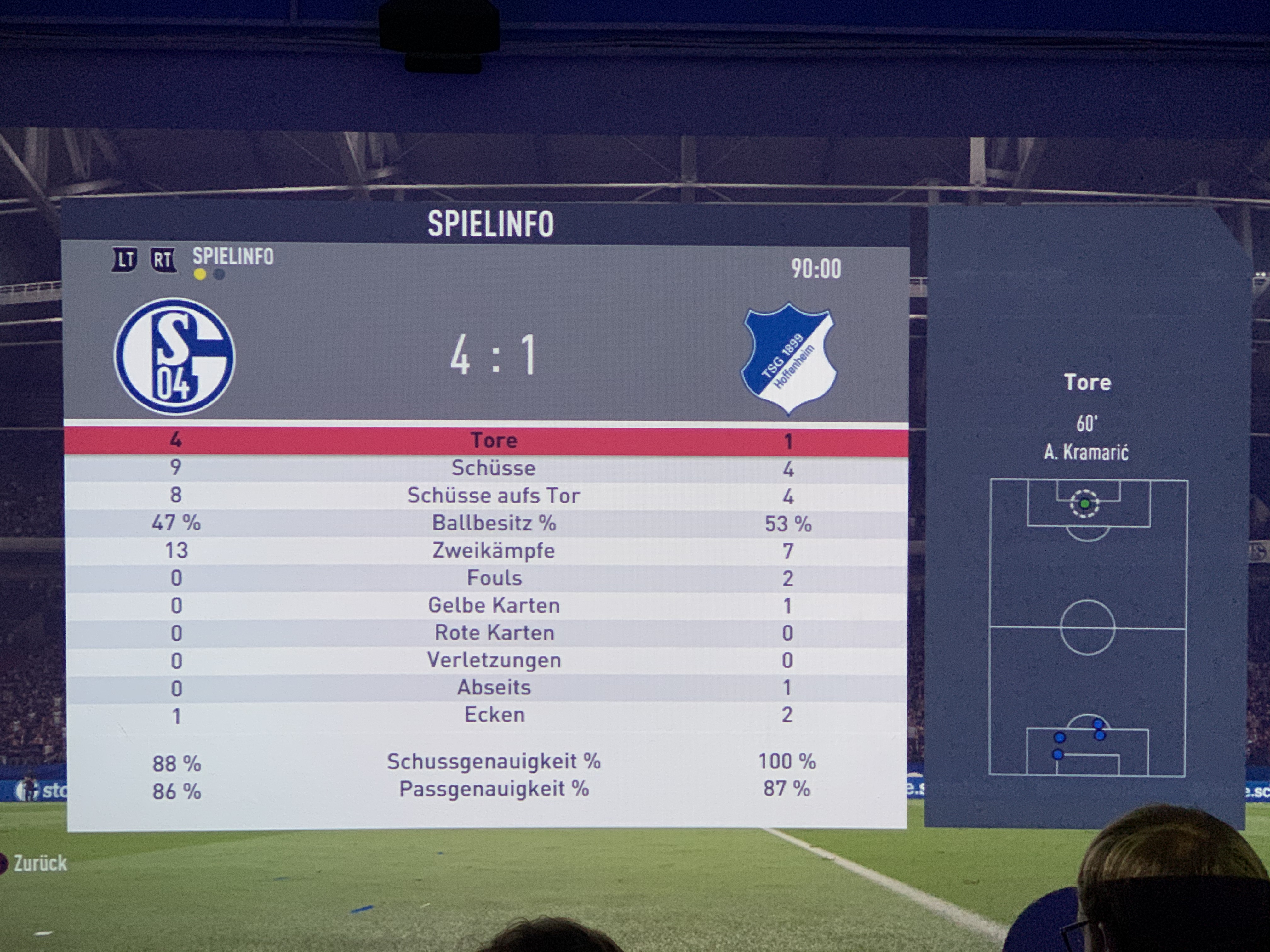
Task: Go back with the Zurück option
Action: point(39,864)
